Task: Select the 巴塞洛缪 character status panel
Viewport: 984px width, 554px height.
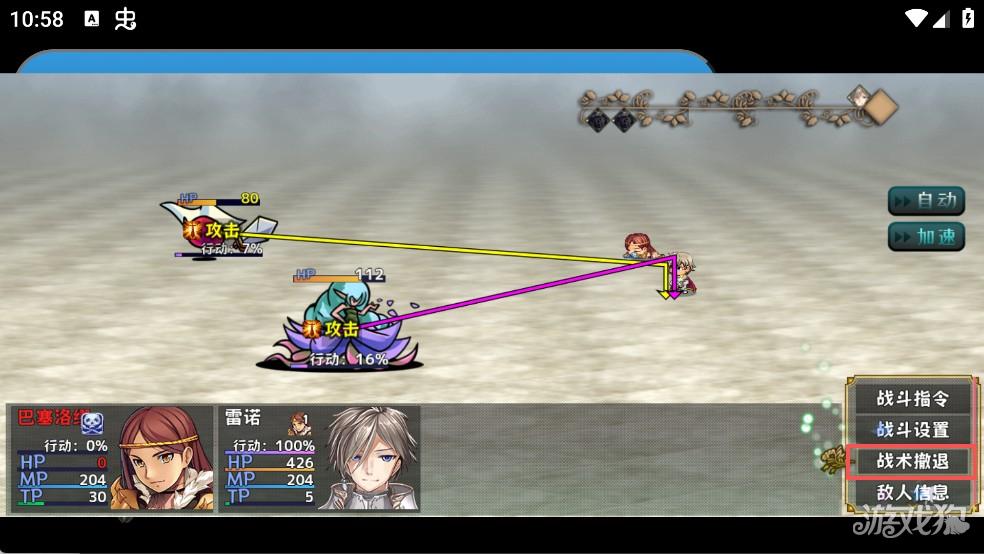Action: 111,458
